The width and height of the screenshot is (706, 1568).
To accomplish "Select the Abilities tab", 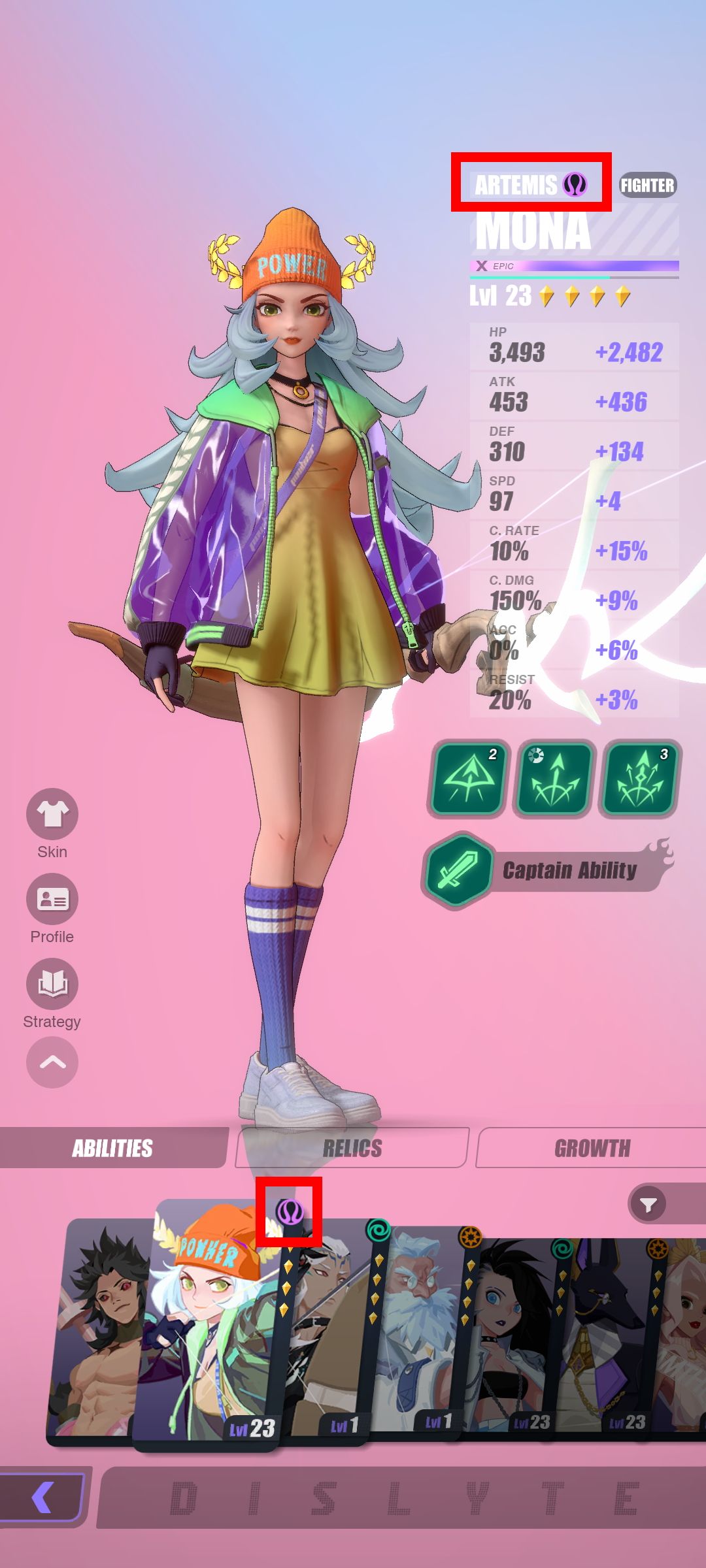I will tap(112, 1148).
